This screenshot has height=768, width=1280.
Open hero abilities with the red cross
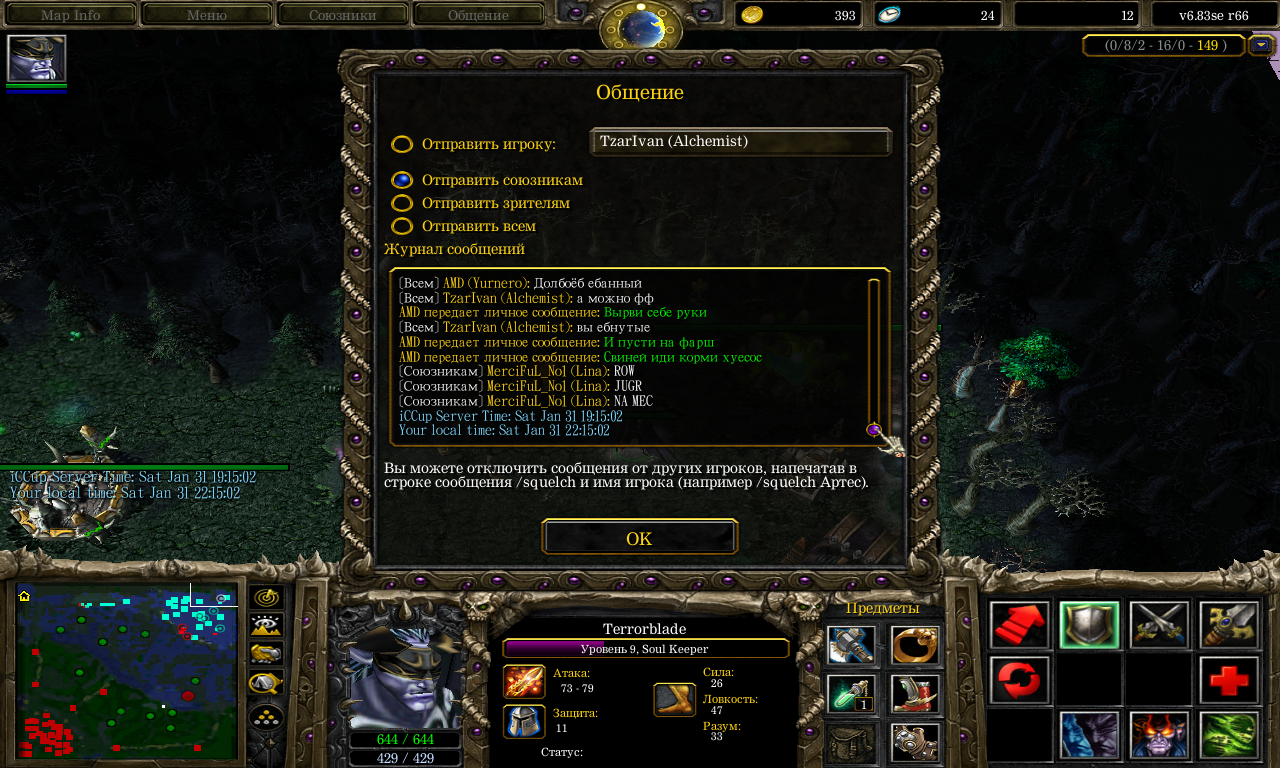1229,681
